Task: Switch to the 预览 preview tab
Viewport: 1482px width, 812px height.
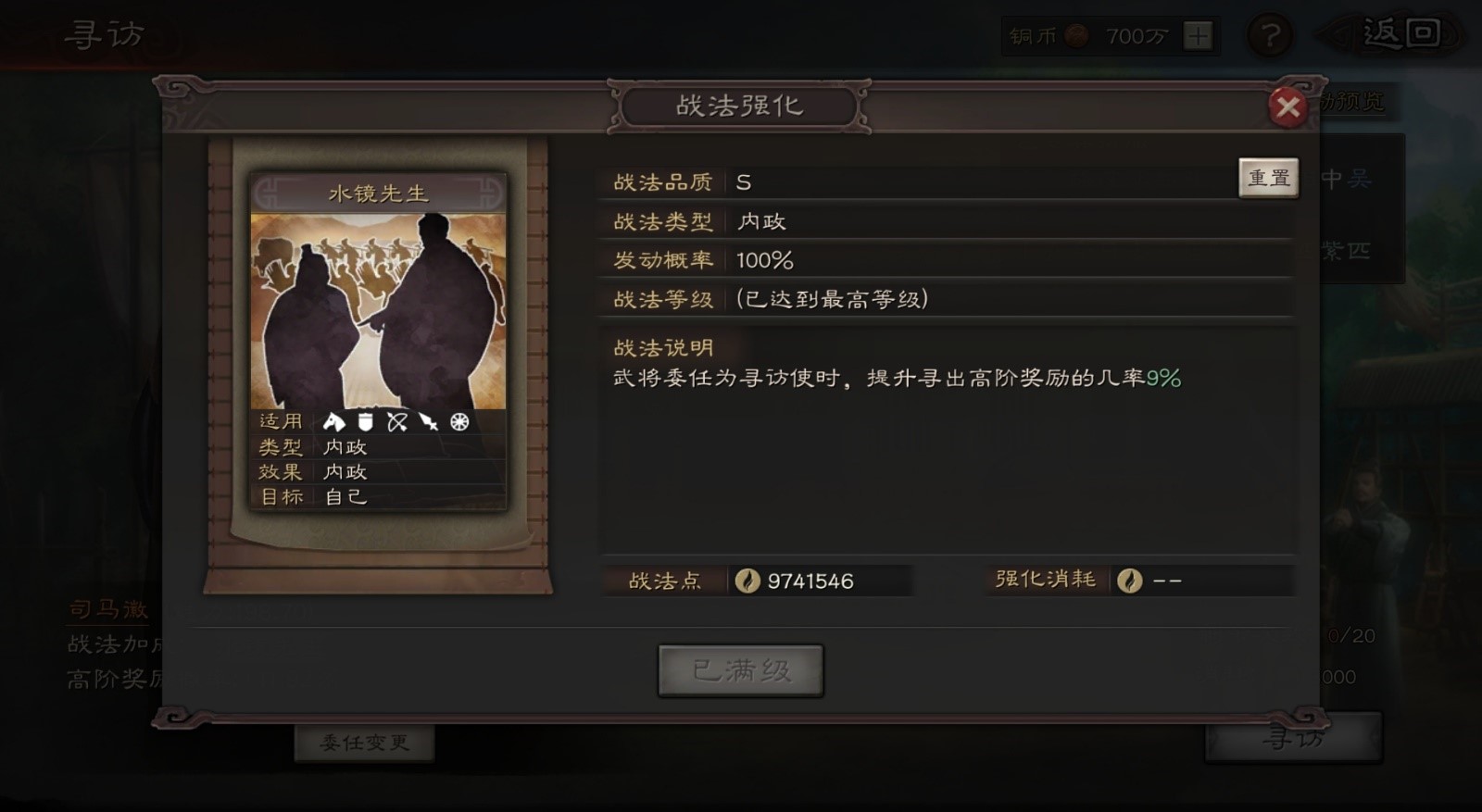Action: [1358, 103]
